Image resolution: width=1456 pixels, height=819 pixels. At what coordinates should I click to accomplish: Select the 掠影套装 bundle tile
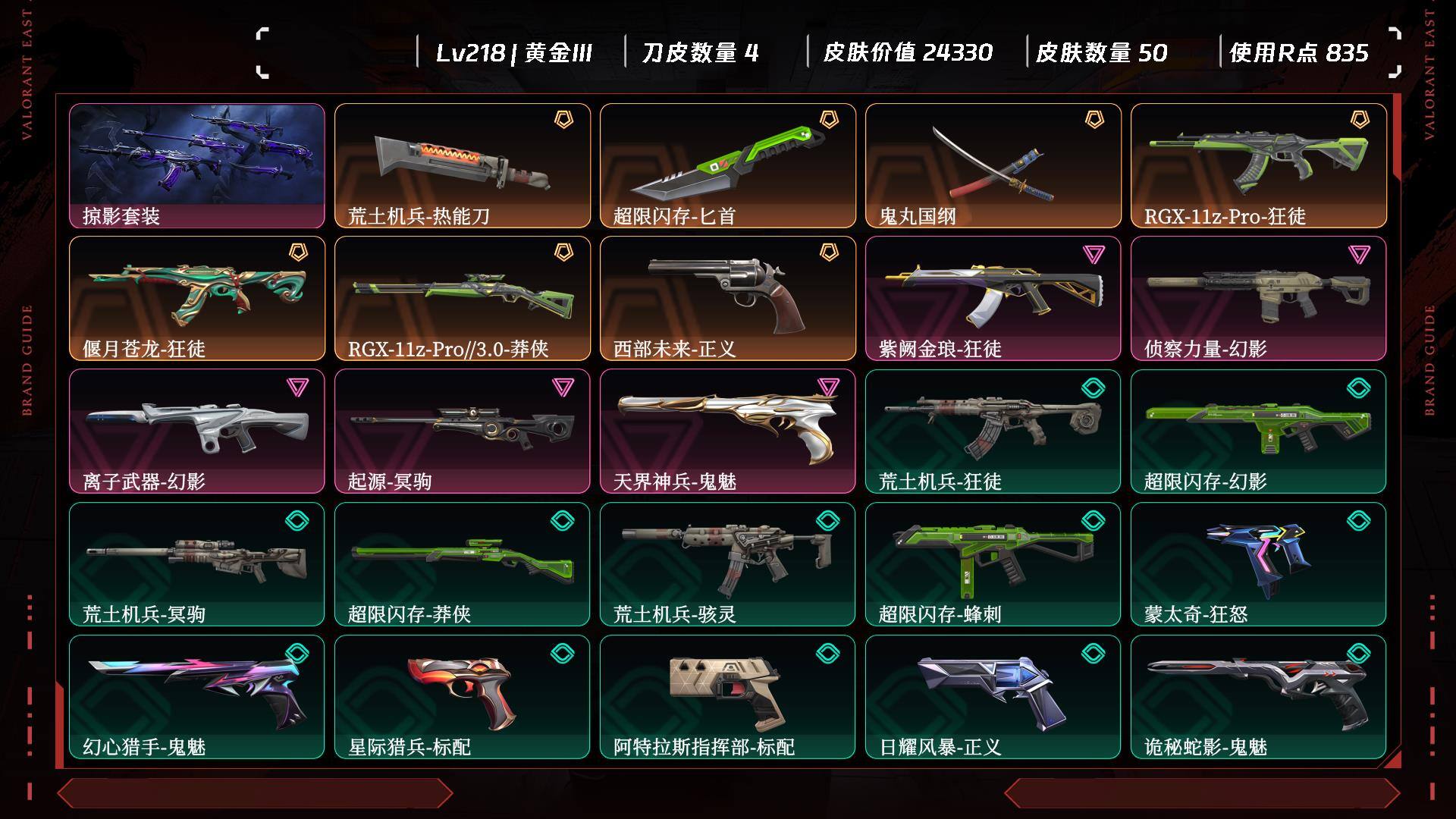click(x=196, y=165)
